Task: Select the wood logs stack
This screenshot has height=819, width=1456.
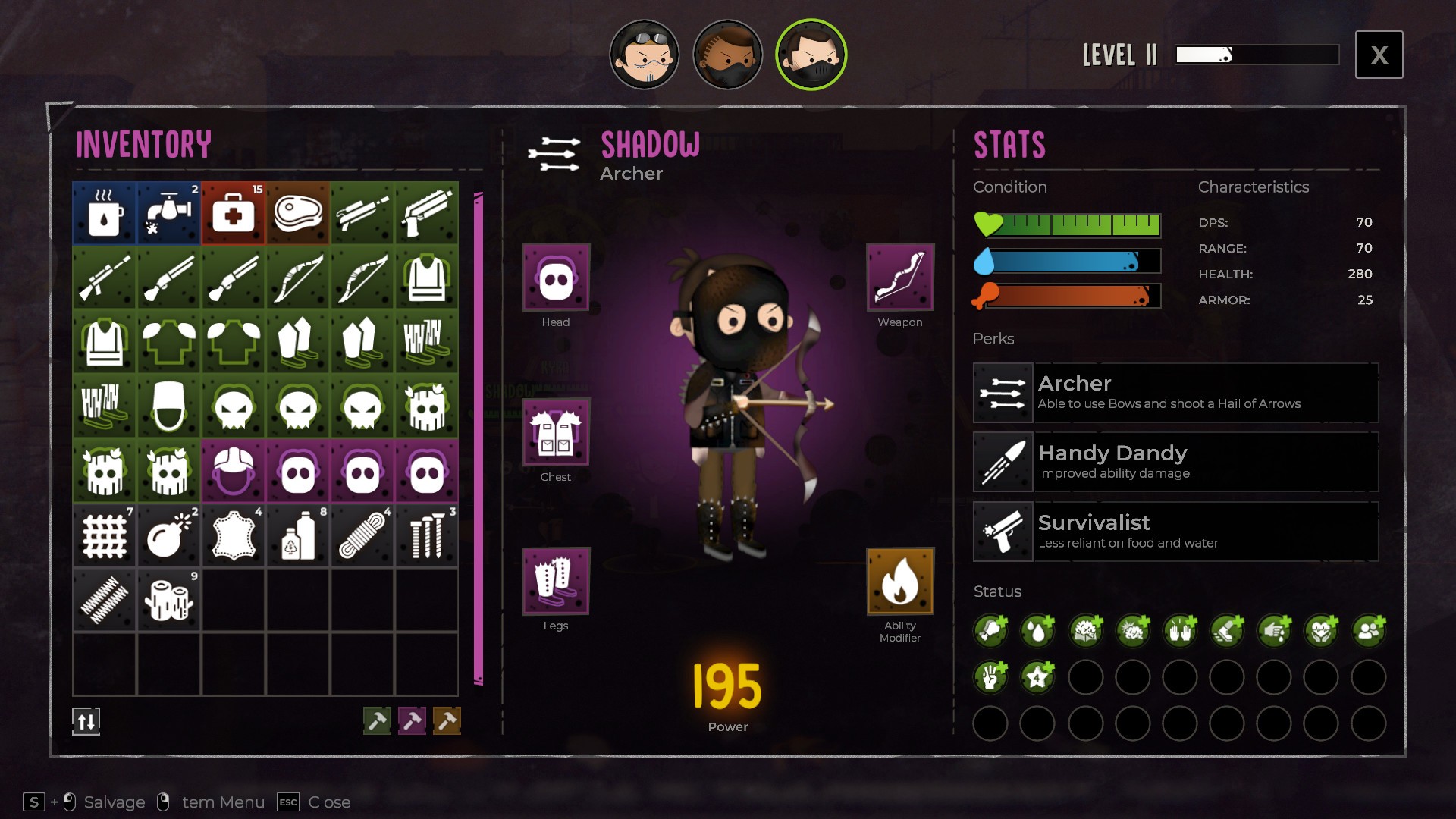Action: coord(169,601)
